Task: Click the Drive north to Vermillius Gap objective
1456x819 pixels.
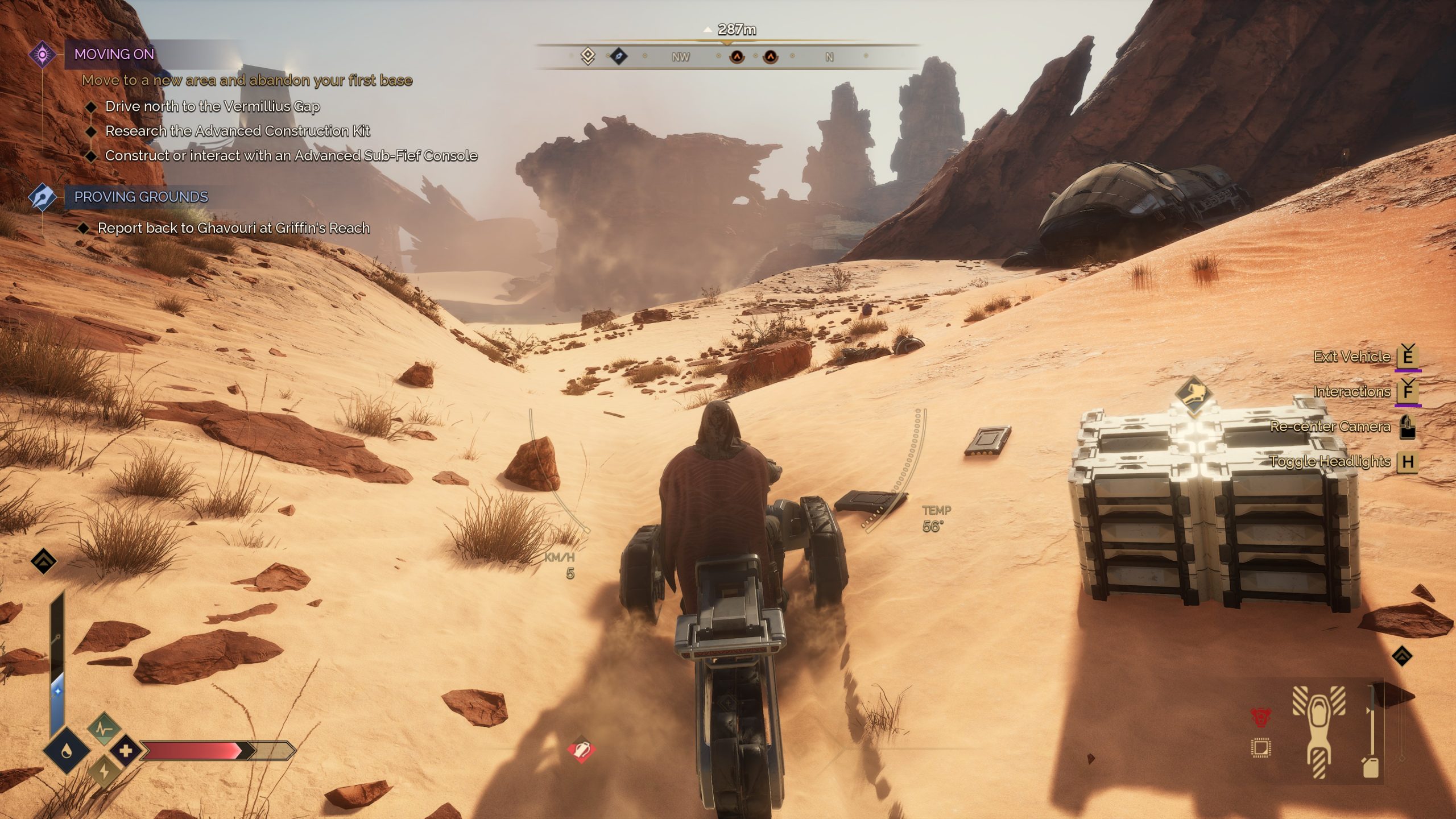Action: pyautogui.click(x=212, y=107)
